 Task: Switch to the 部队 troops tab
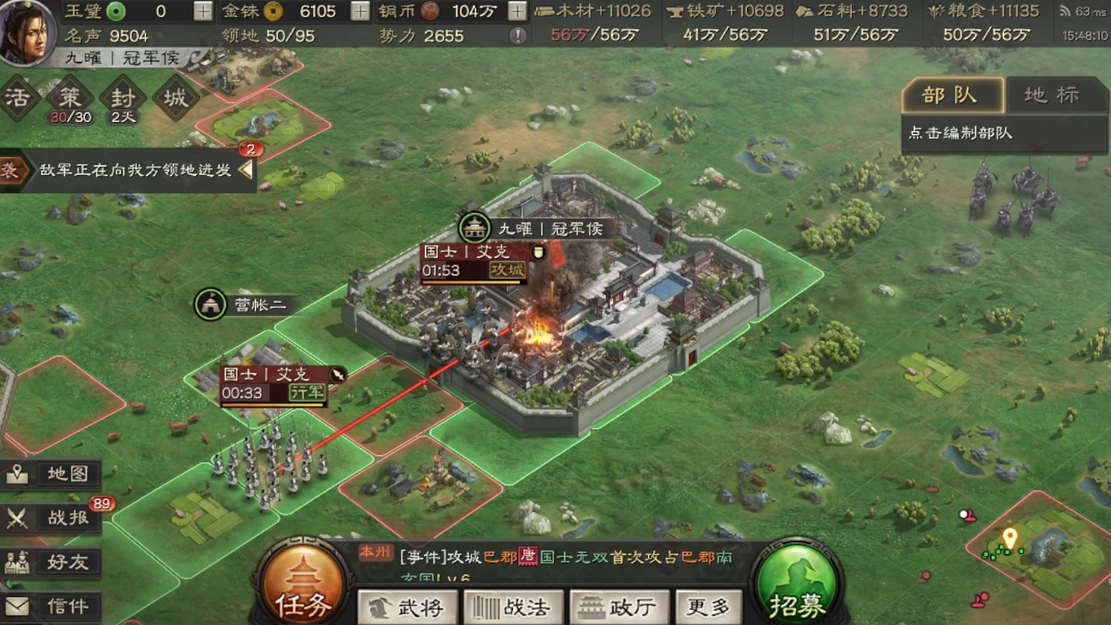[x=951, y=95]
